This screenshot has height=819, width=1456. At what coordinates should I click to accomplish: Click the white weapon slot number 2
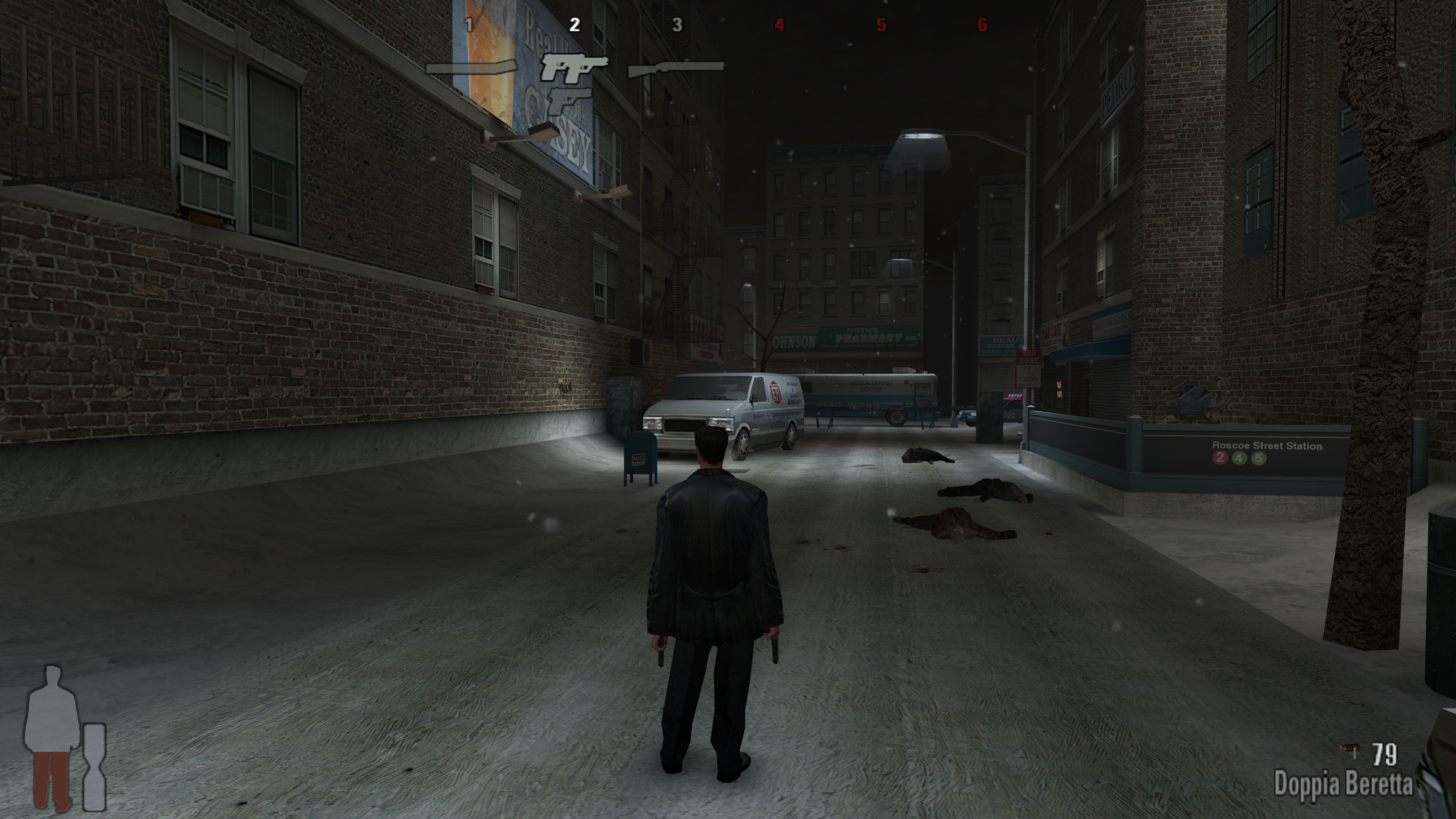574,25
